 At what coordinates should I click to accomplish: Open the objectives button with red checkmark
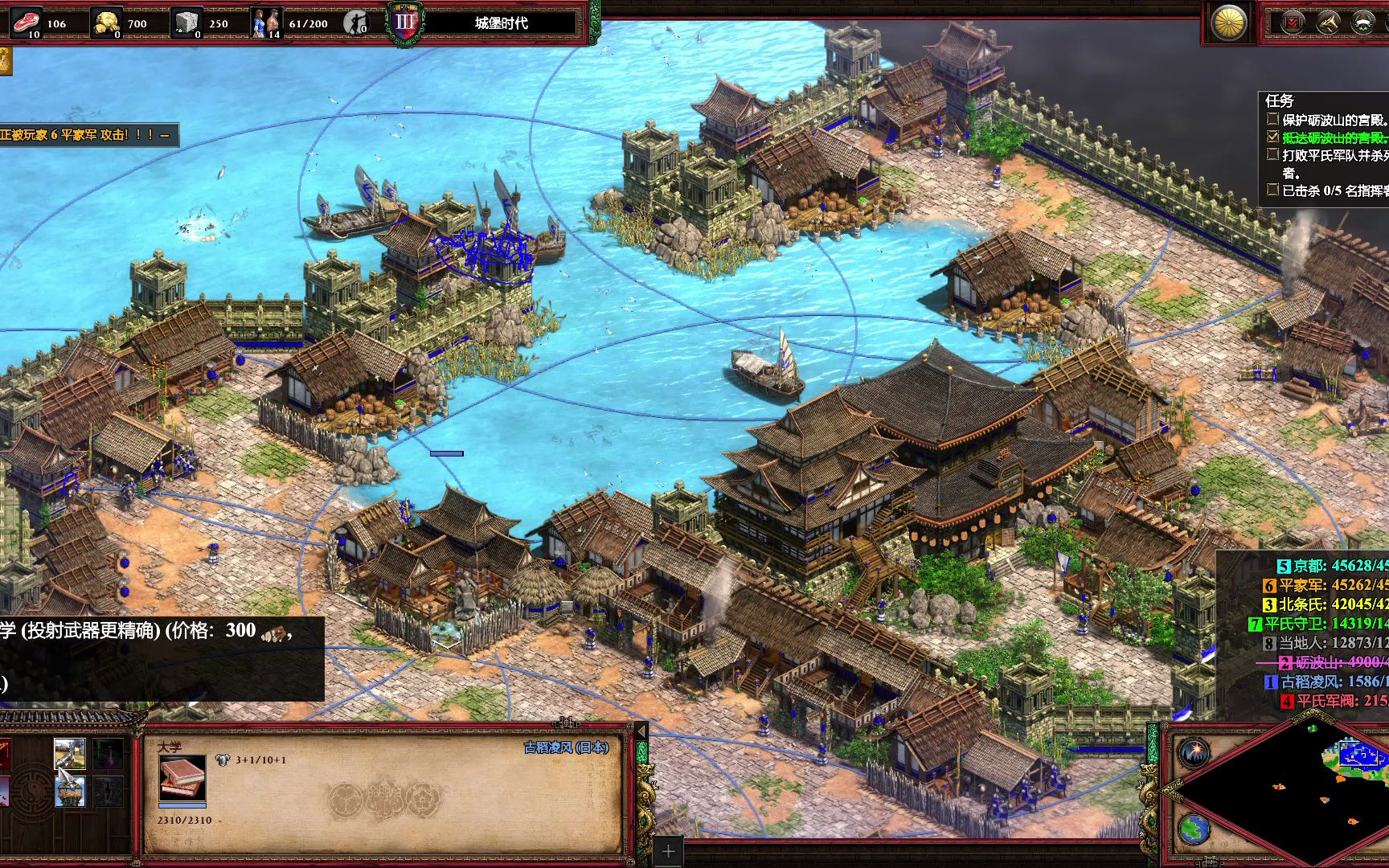point(1293,22)
